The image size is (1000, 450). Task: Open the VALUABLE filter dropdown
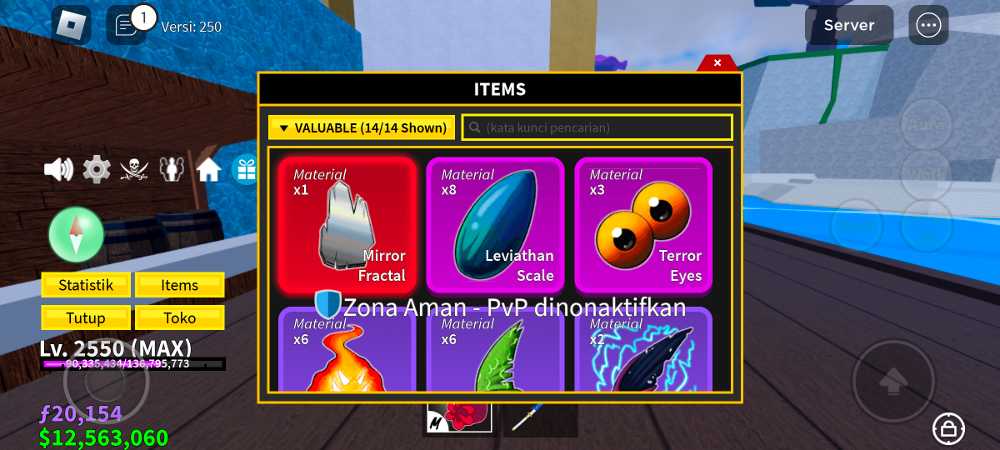click(362, 128)
